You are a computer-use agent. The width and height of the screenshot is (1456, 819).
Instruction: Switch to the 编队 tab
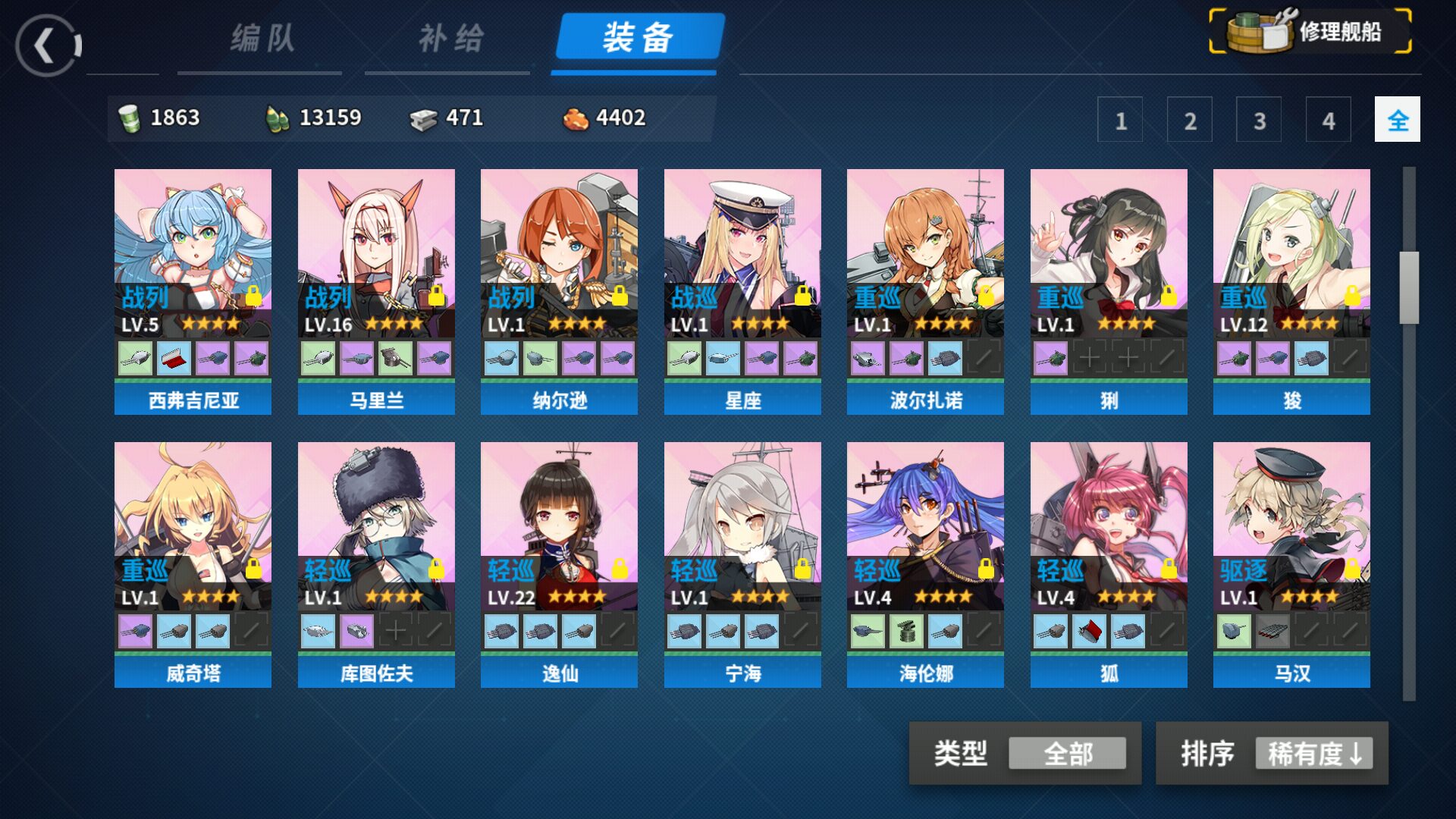[262, 38]
